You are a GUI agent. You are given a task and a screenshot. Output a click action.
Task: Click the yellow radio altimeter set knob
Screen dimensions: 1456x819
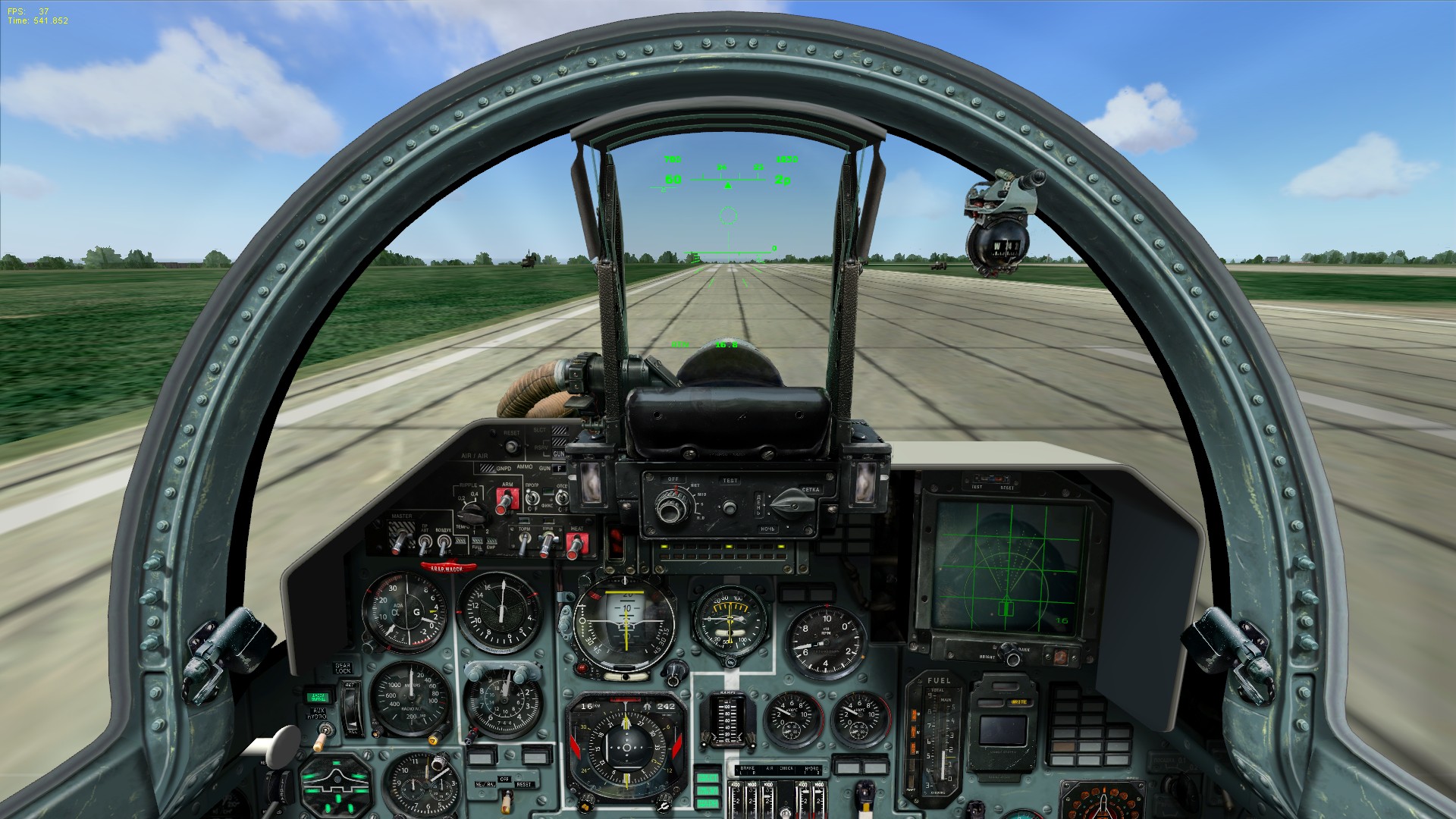click(433, 740)
